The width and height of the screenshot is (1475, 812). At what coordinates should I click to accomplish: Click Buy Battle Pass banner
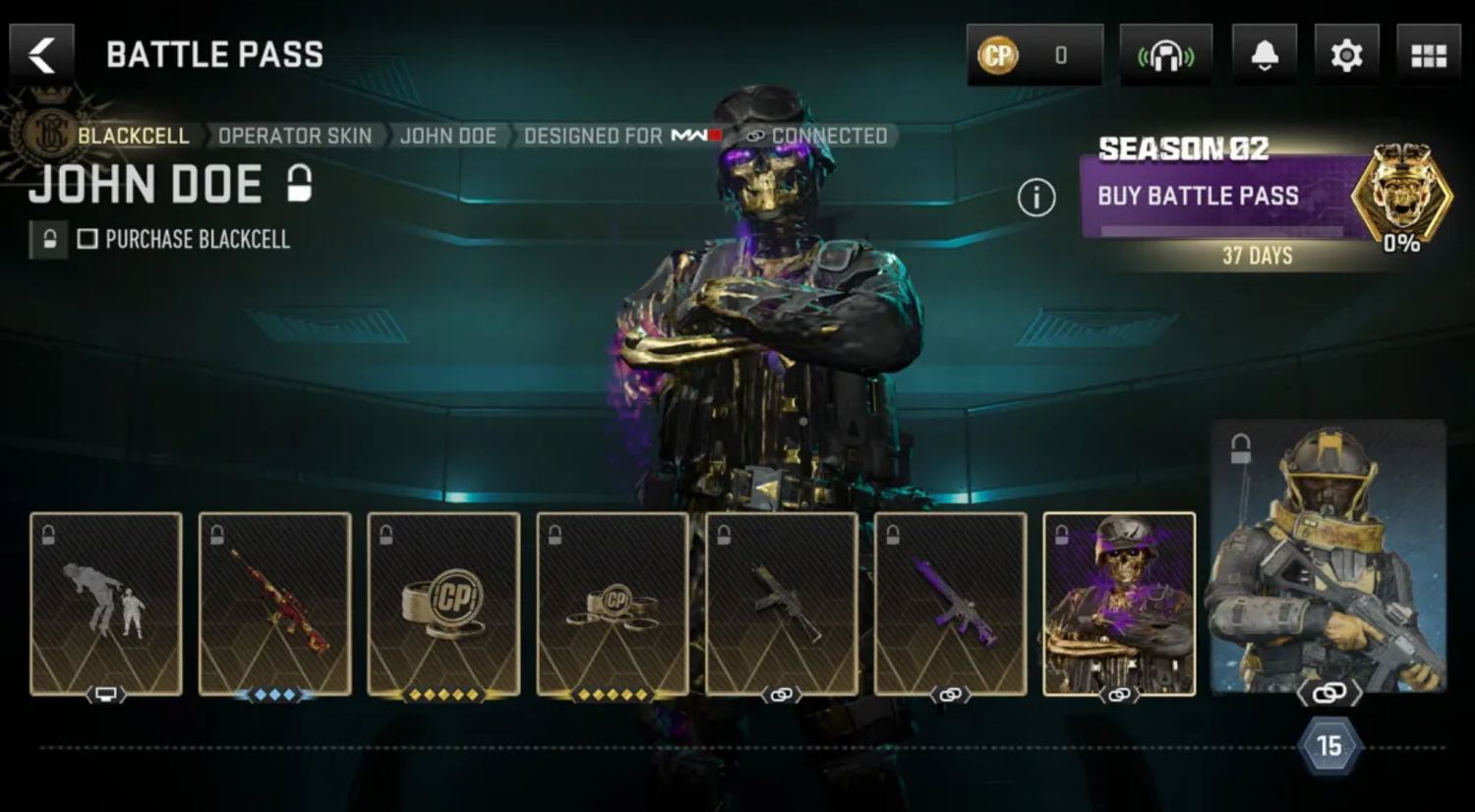pyautogui.click(x=1219, y=197)
